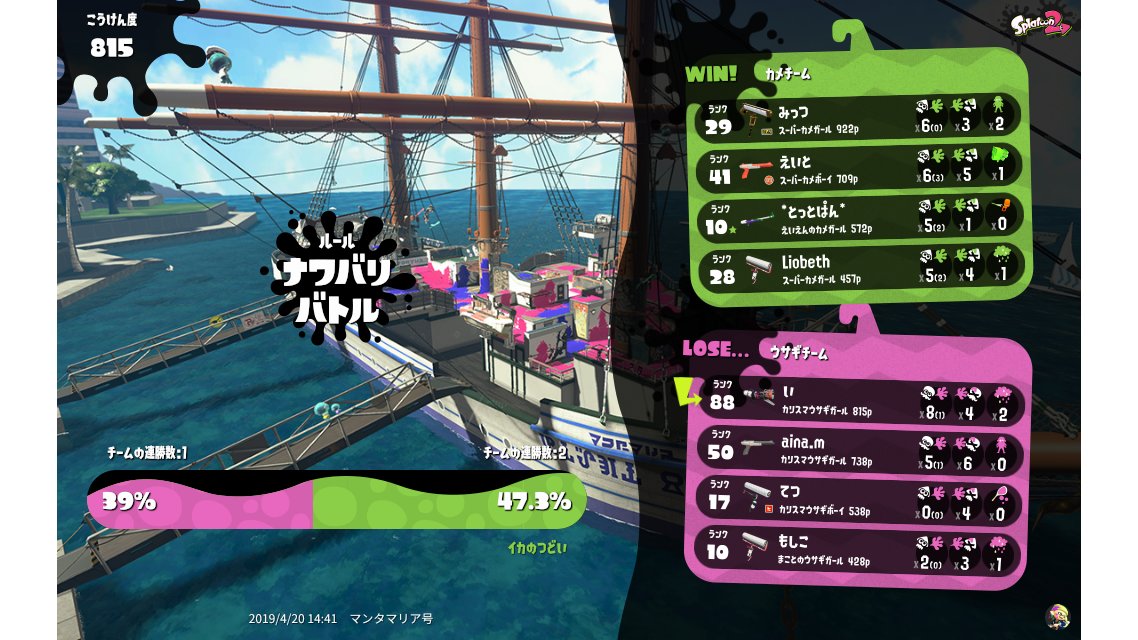The image size is (1138, 640).
Task: Click the Splatoon 2 logo
Action: [x=1043, y=26]
